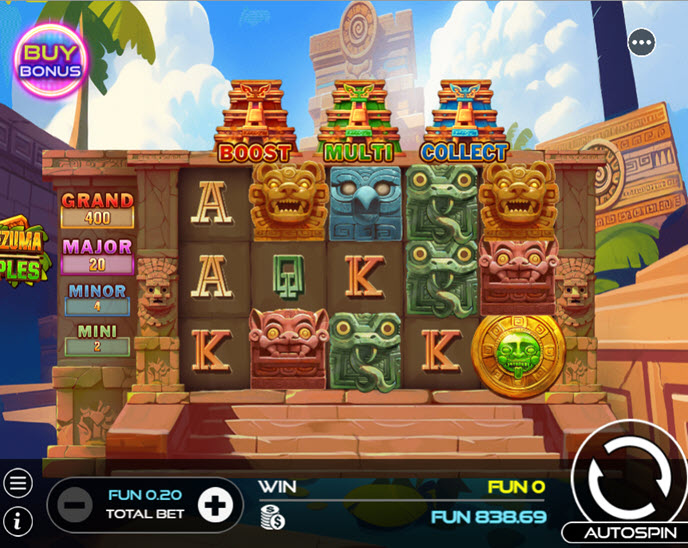Open the hamburger menu
This screenshot has height=548, width=688.
pos(18,483)
